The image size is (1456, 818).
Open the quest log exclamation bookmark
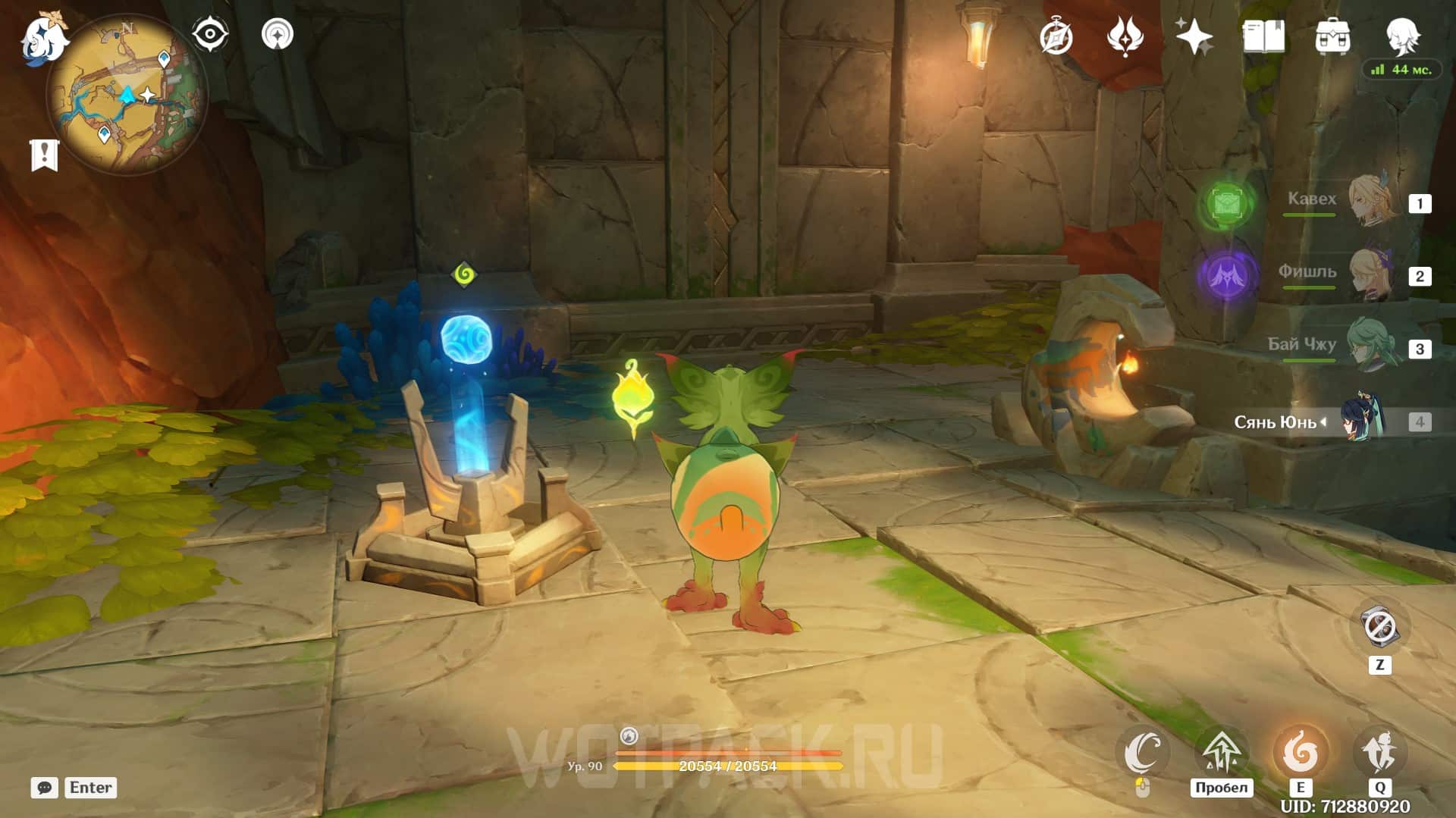[44, 155]
